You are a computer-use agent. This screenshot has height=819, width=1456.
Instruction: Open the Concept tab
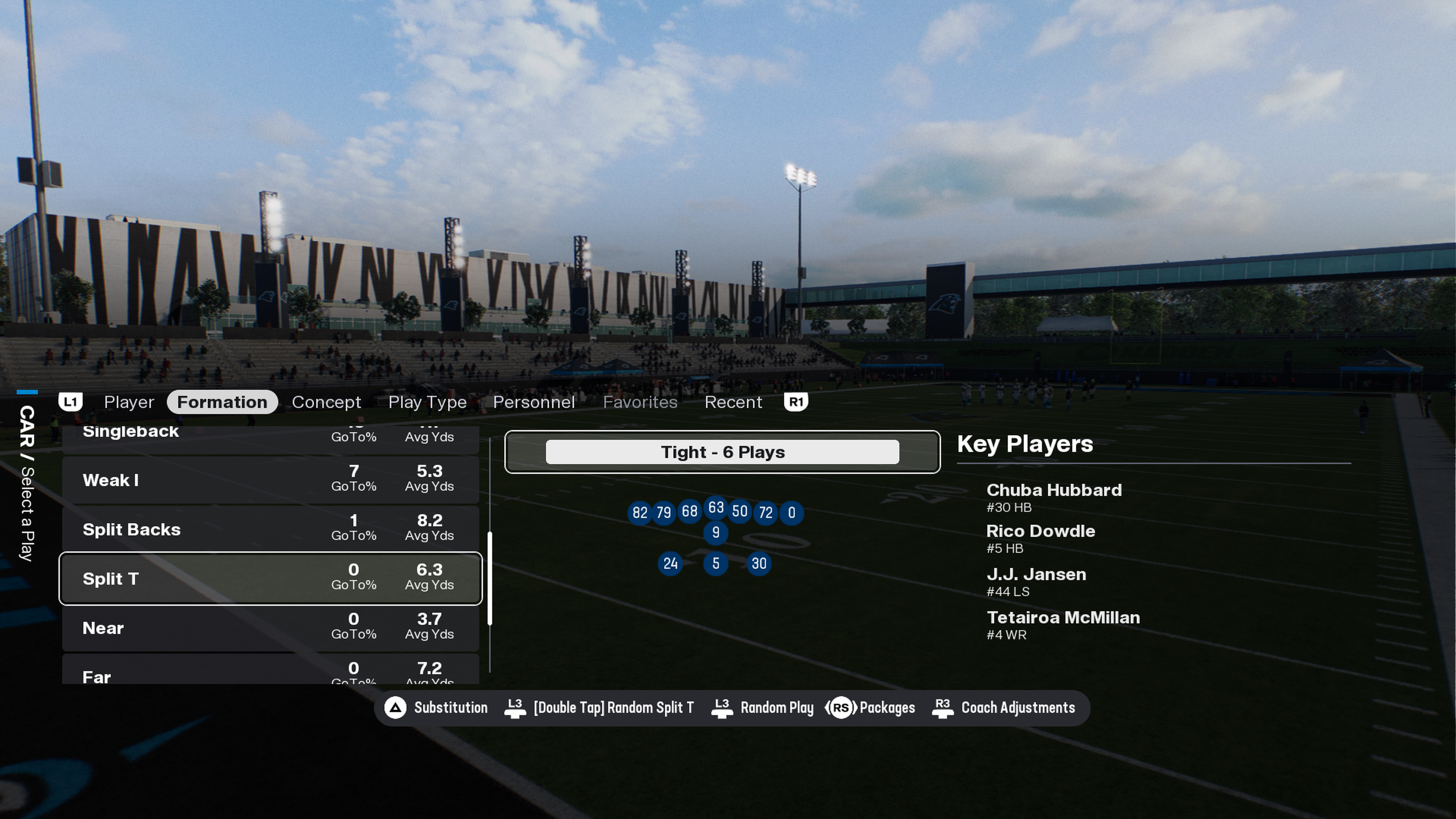click(326, 402)
